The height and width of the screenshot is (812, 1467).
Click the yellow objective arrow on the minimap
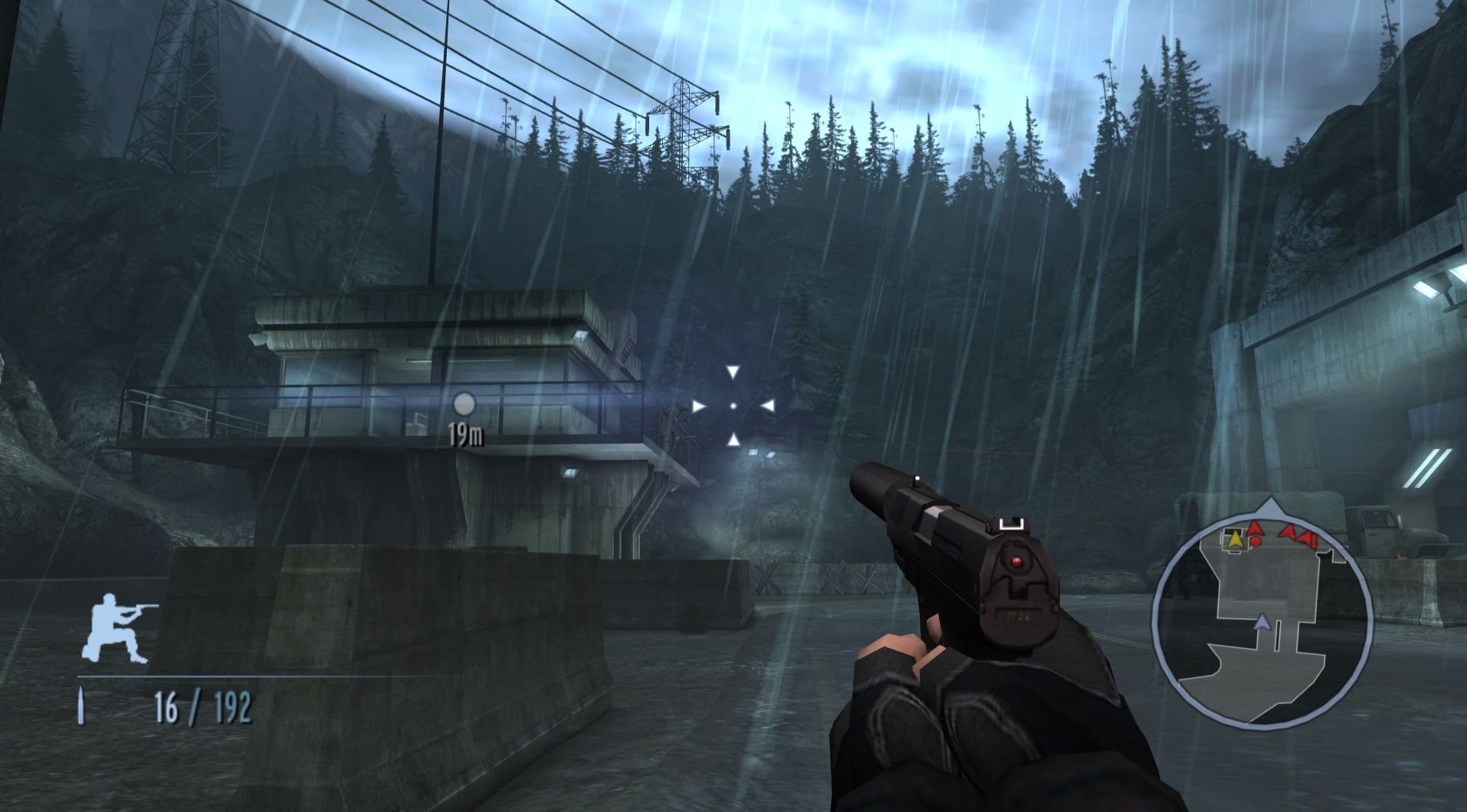coord(1235,539)
